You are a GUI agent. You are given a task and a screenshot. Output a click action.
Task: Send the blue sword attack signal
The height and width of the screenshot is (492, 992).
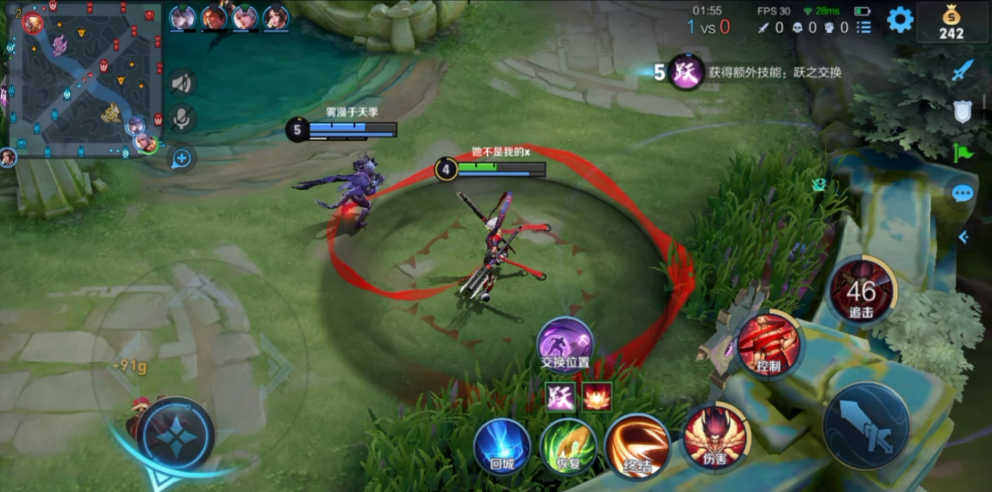pyautogui.click(x=962, y=70)
